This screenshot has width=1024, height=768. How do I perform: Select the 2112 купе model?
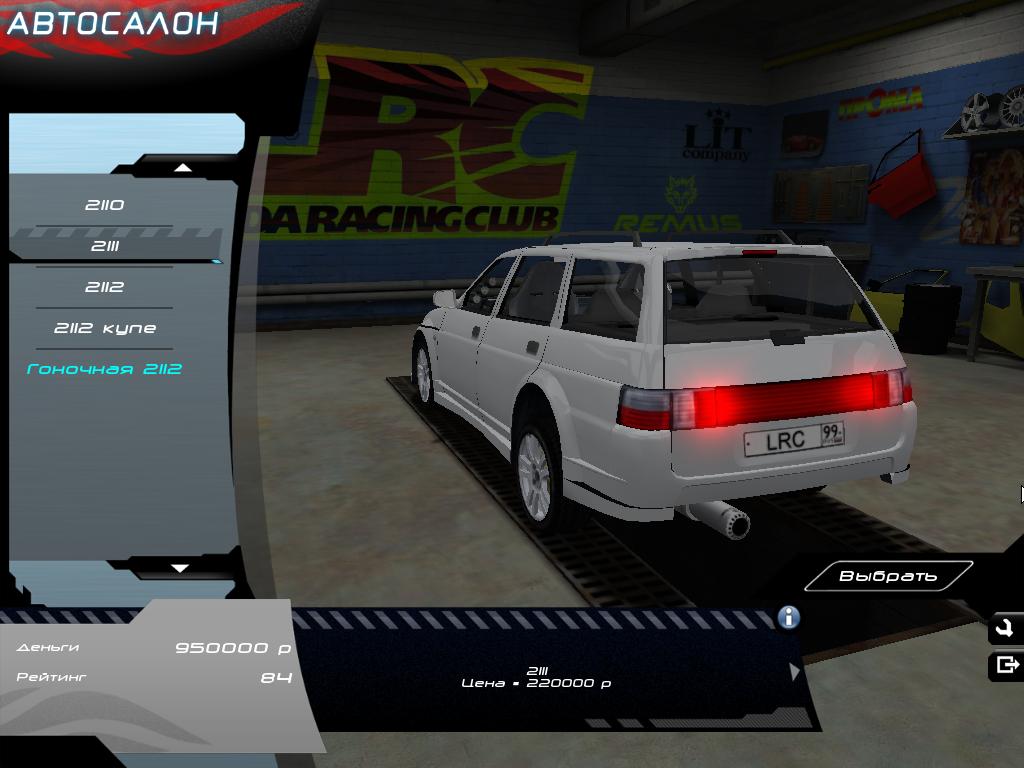point(104,328)
